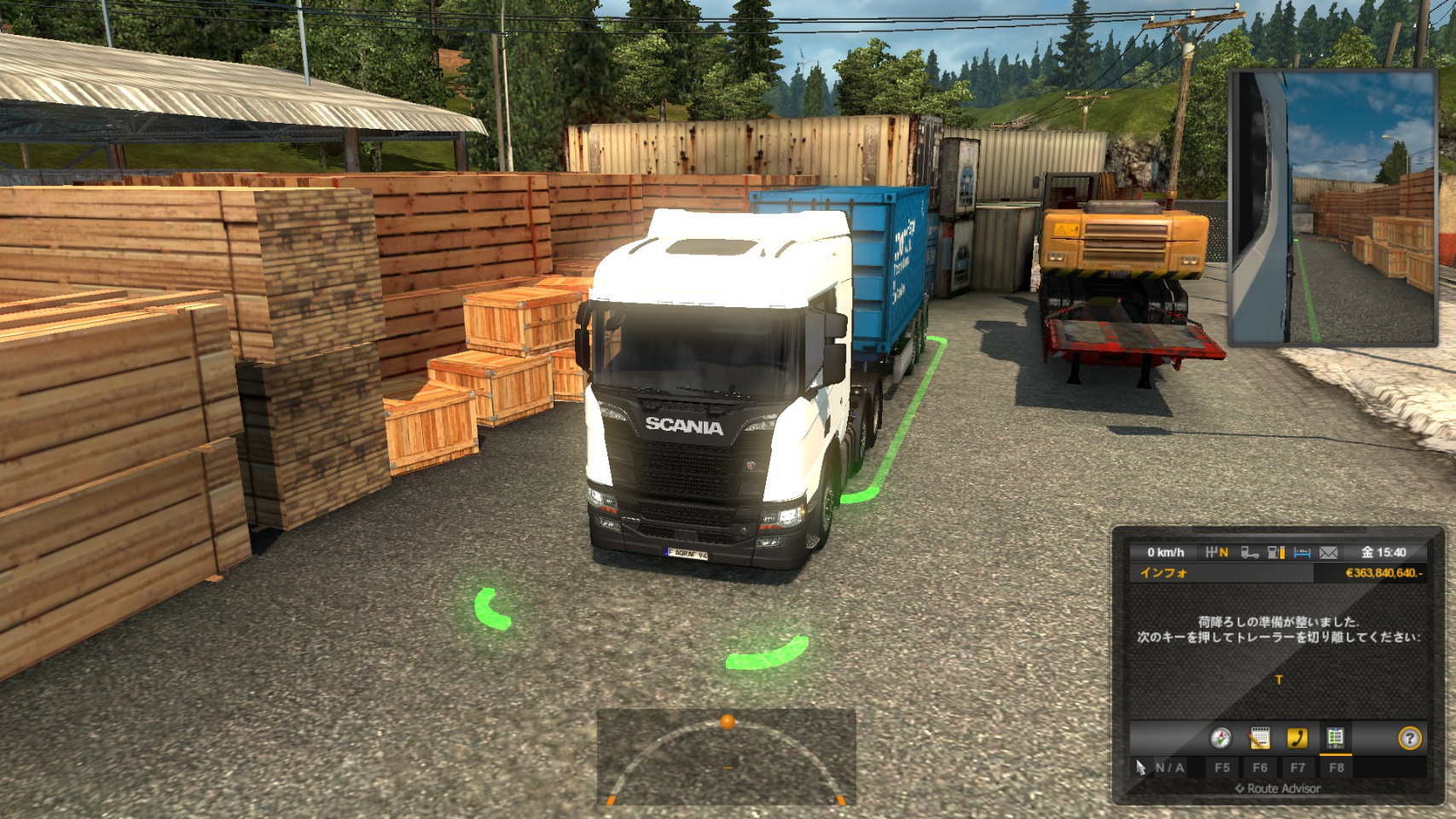1456x819 pixels.
Task: Click the question mark help icon
Action: pos(1409,738)
